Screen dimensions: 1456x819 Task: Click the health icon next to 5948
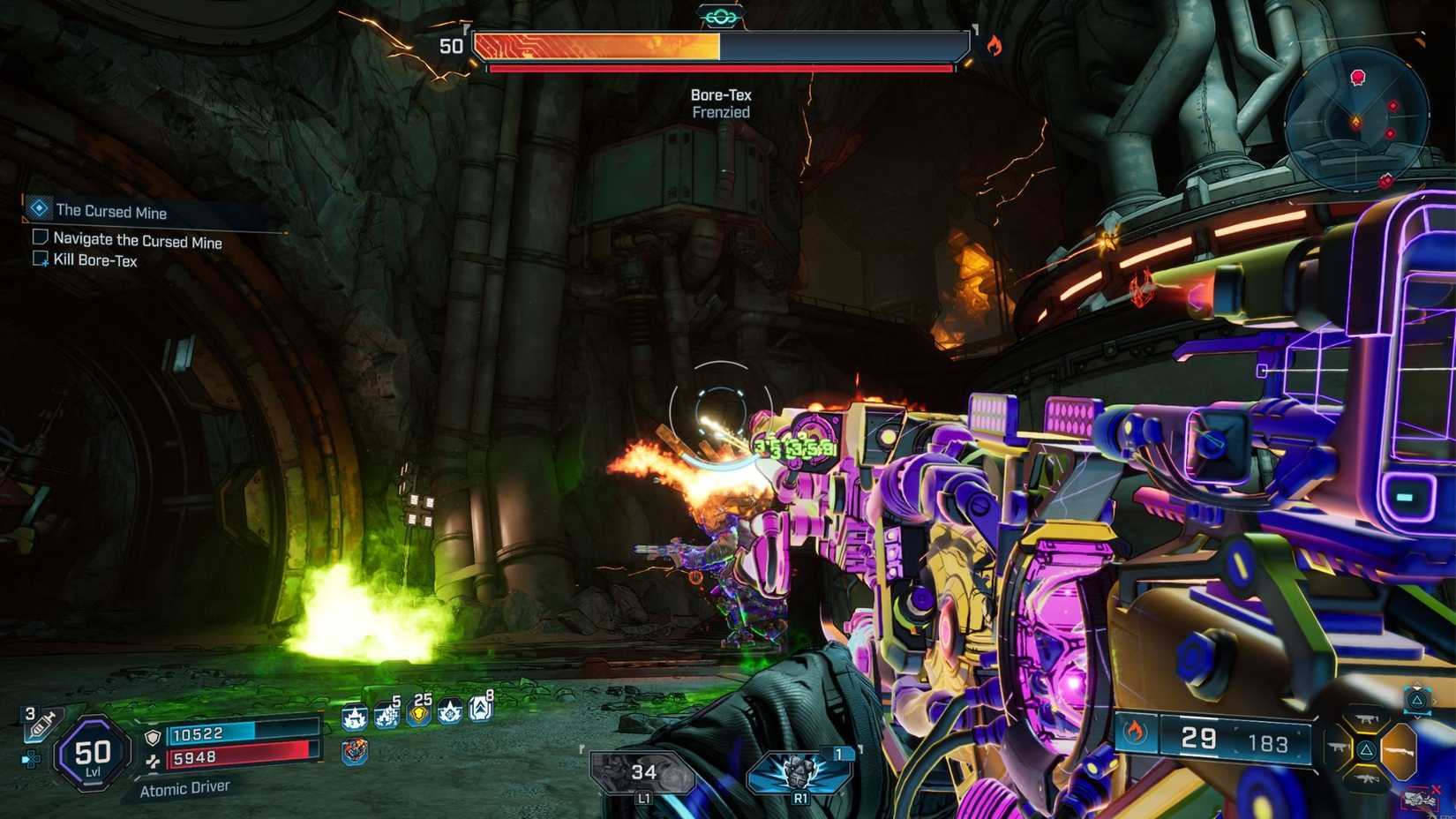[x=155, y=761]
